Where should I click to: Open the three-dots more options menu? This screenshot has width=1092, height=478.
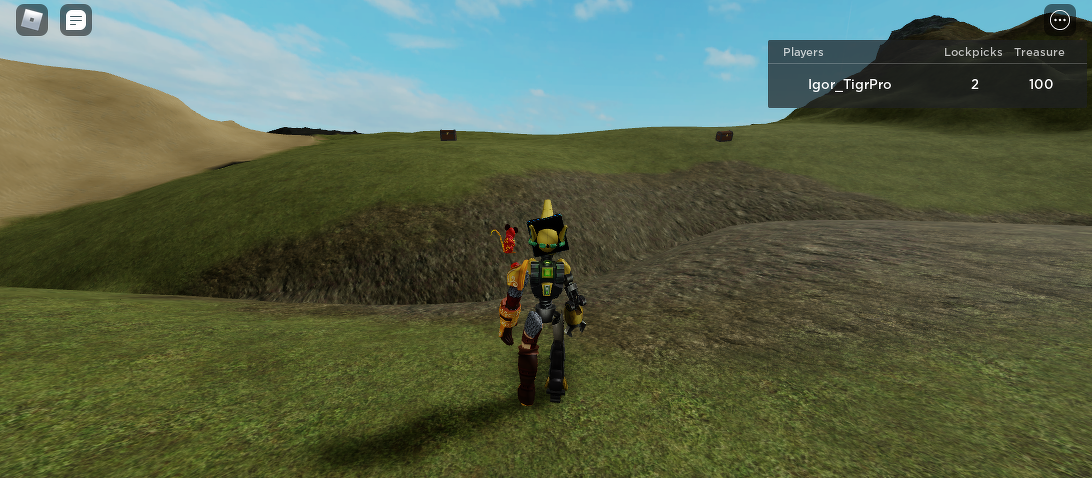tap(1060, 20)
